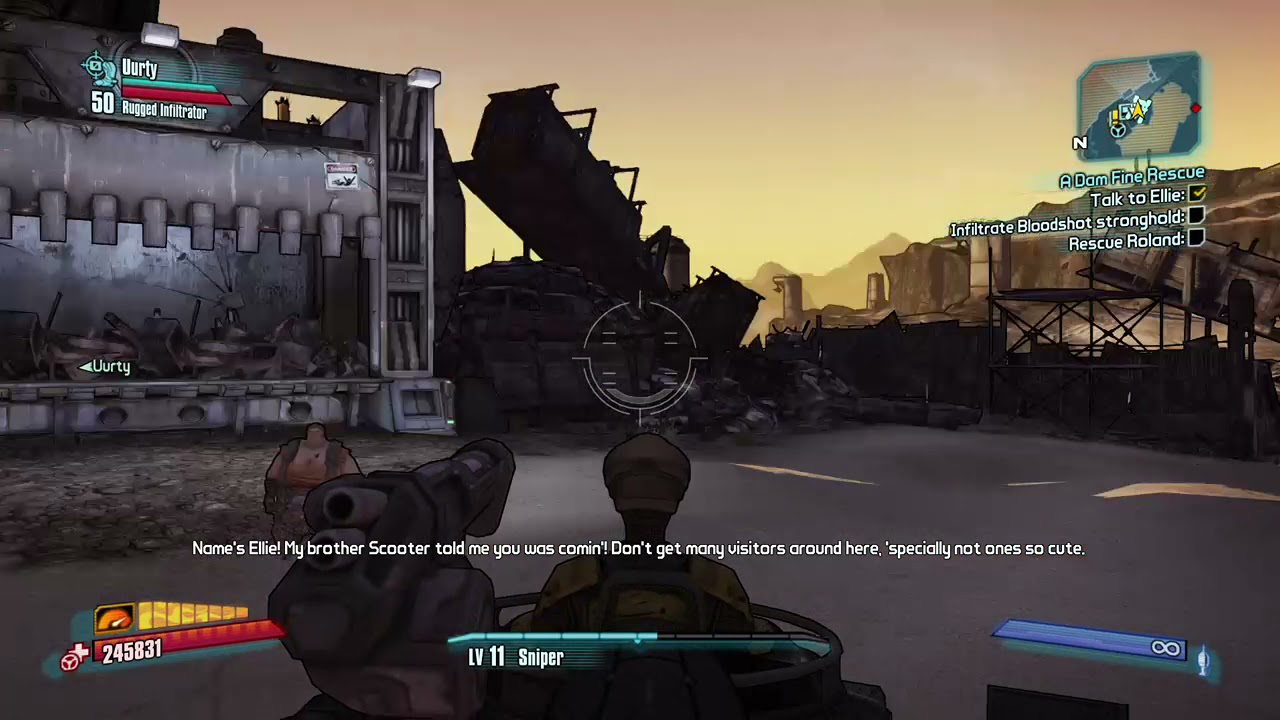Open the minimap
Screen dimensions: 1280x720
coord(1139,107)
